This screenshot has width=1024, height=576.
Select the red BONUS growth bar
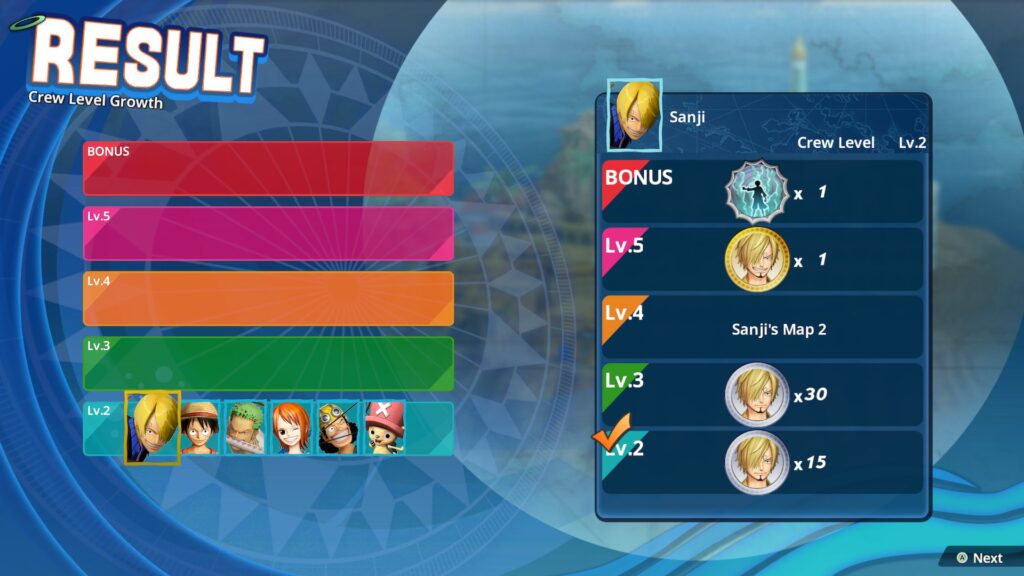(268, 168)
